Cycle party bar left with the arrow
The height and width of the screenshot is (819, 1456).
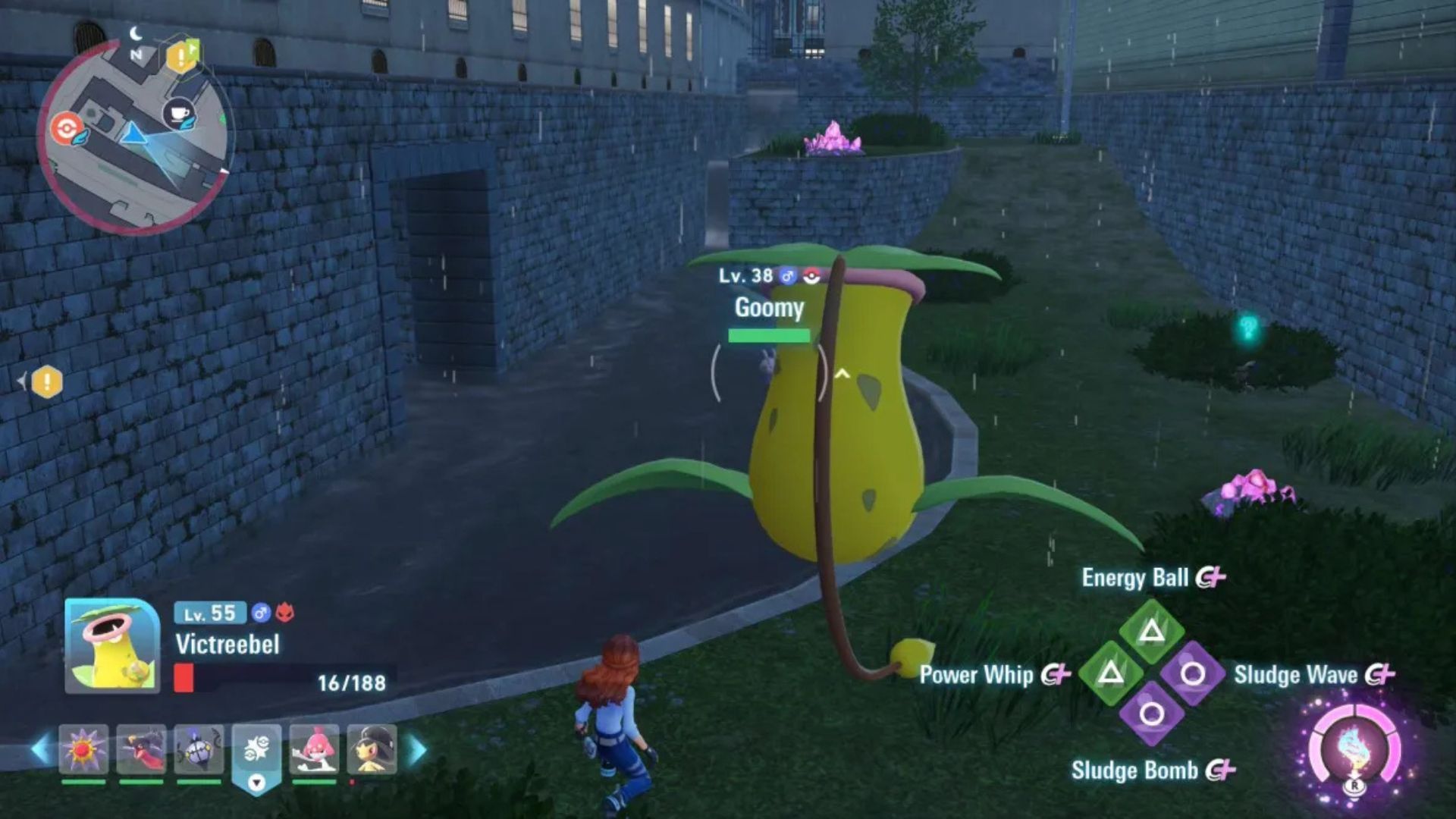(x=39, y=749)
